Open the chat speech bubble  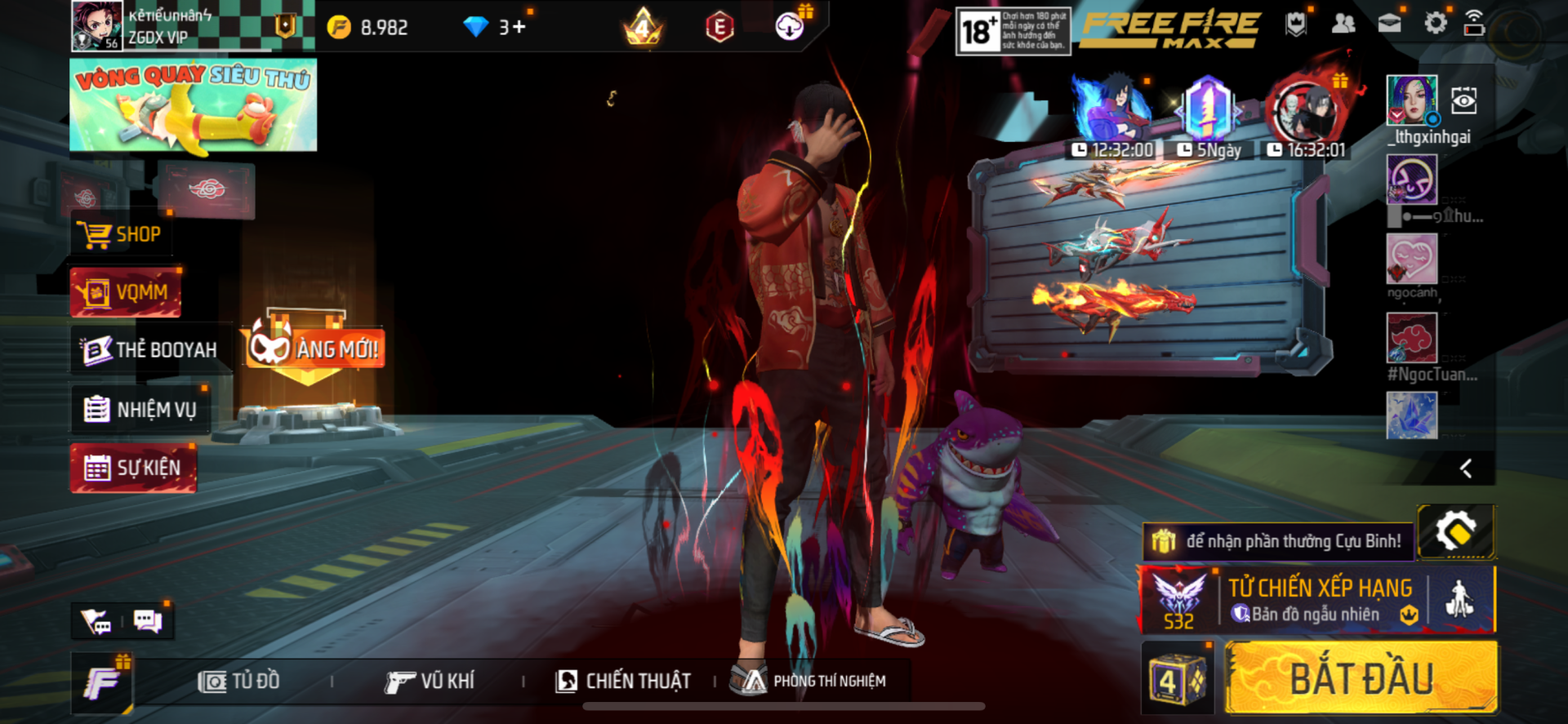pyautogui.click(x=148, y=622)
